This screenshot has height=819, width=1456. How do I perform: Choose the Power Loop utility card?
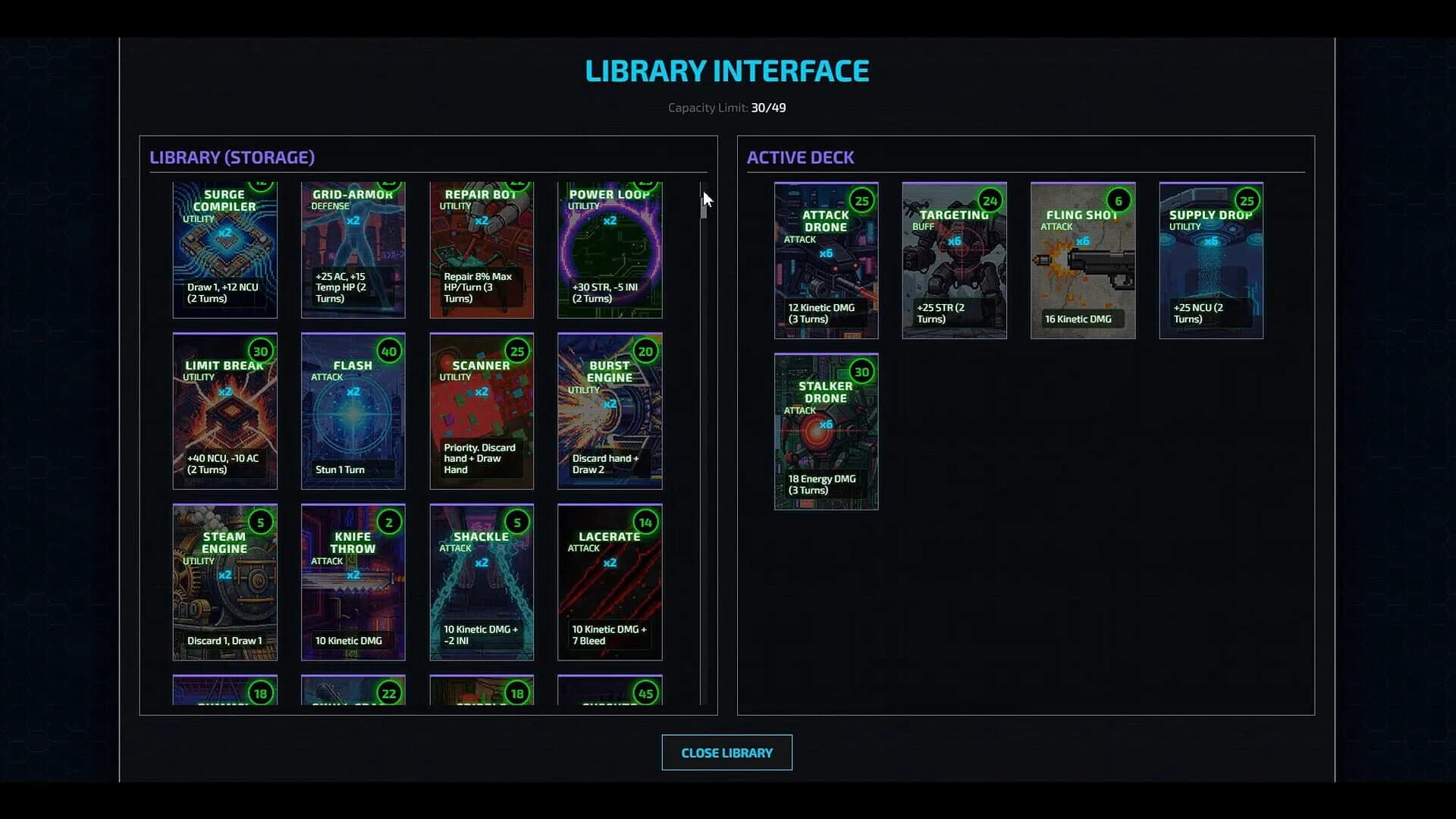609,250
